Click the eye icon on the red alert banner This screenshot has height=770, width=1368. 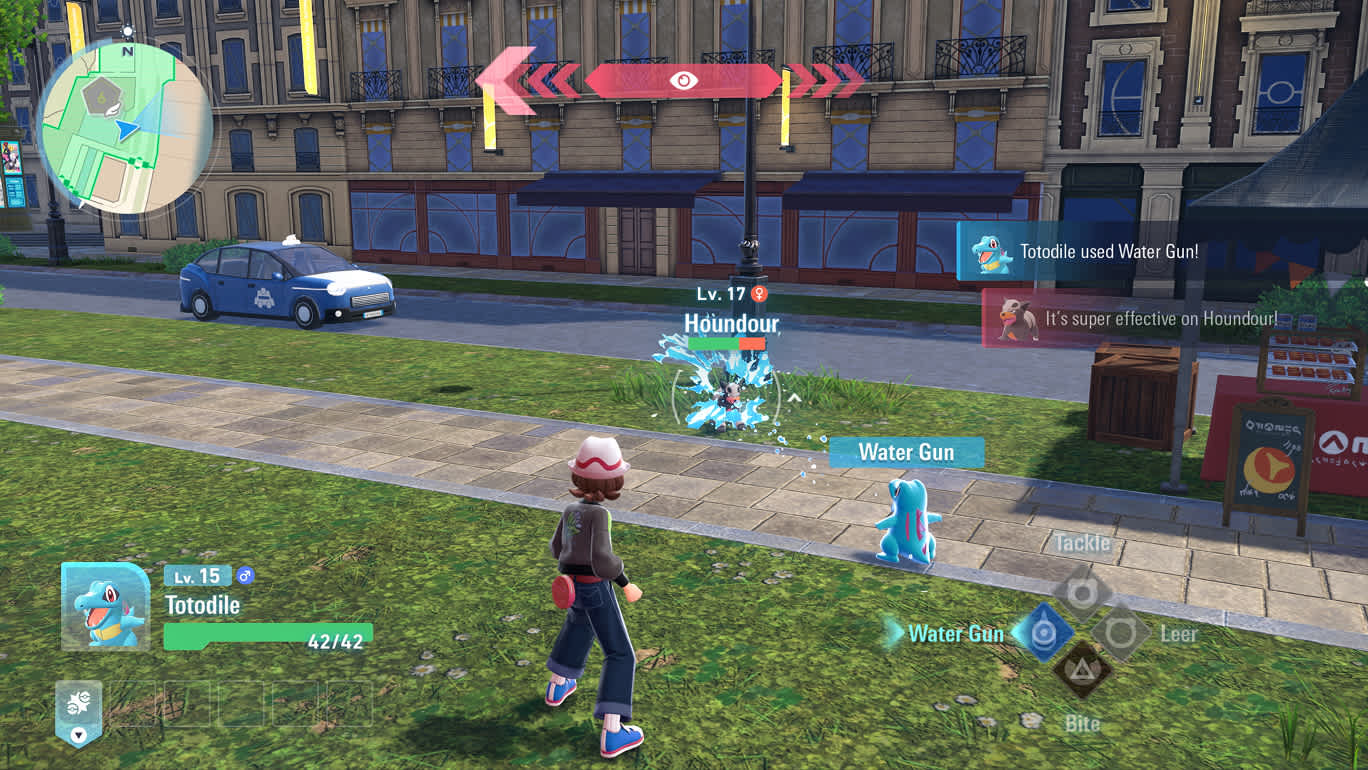pyautogui.click(x=684, y=82)
